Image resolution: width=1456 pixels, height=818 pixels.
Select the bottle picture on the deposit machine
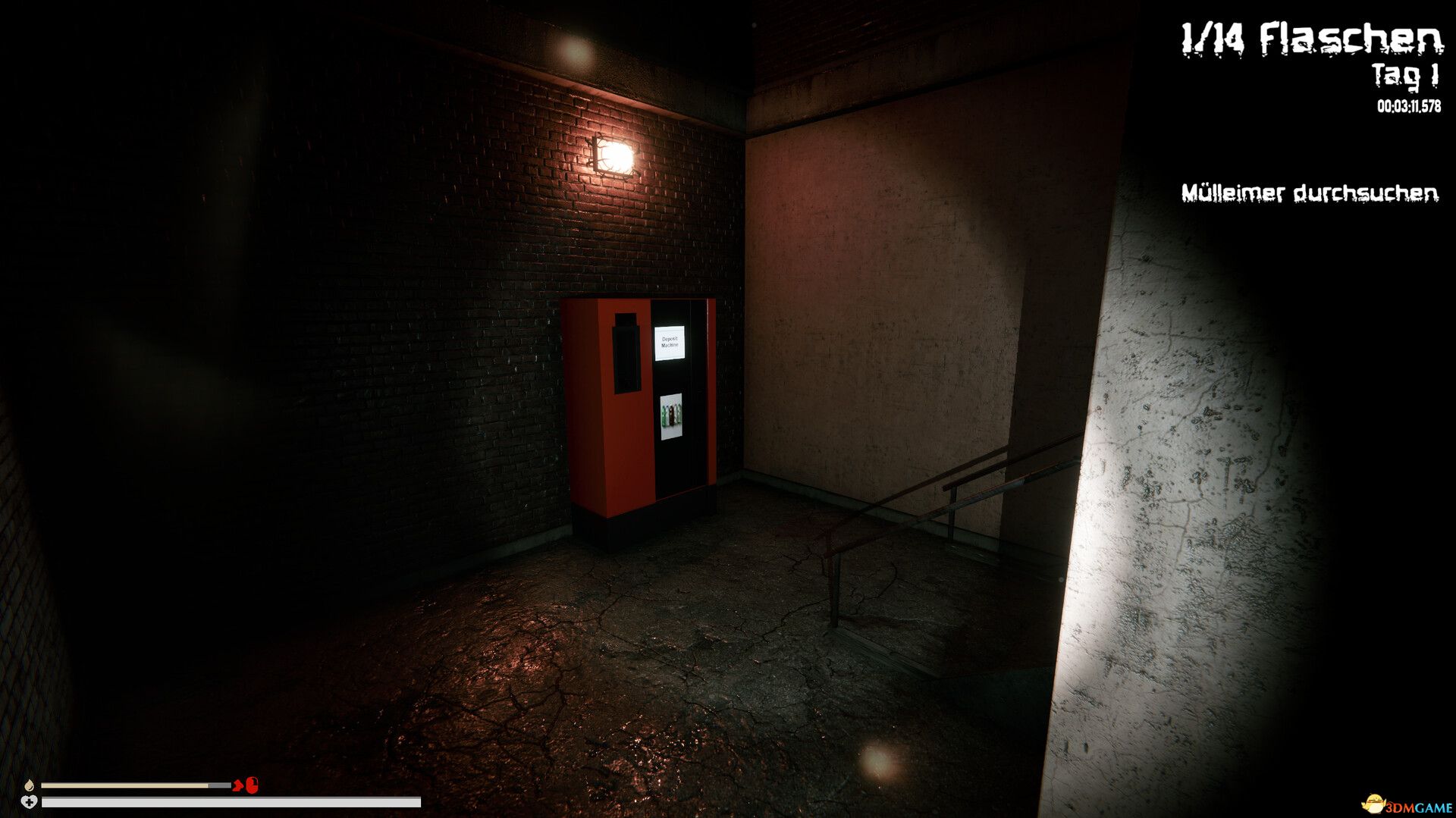(x=672, y=416)
